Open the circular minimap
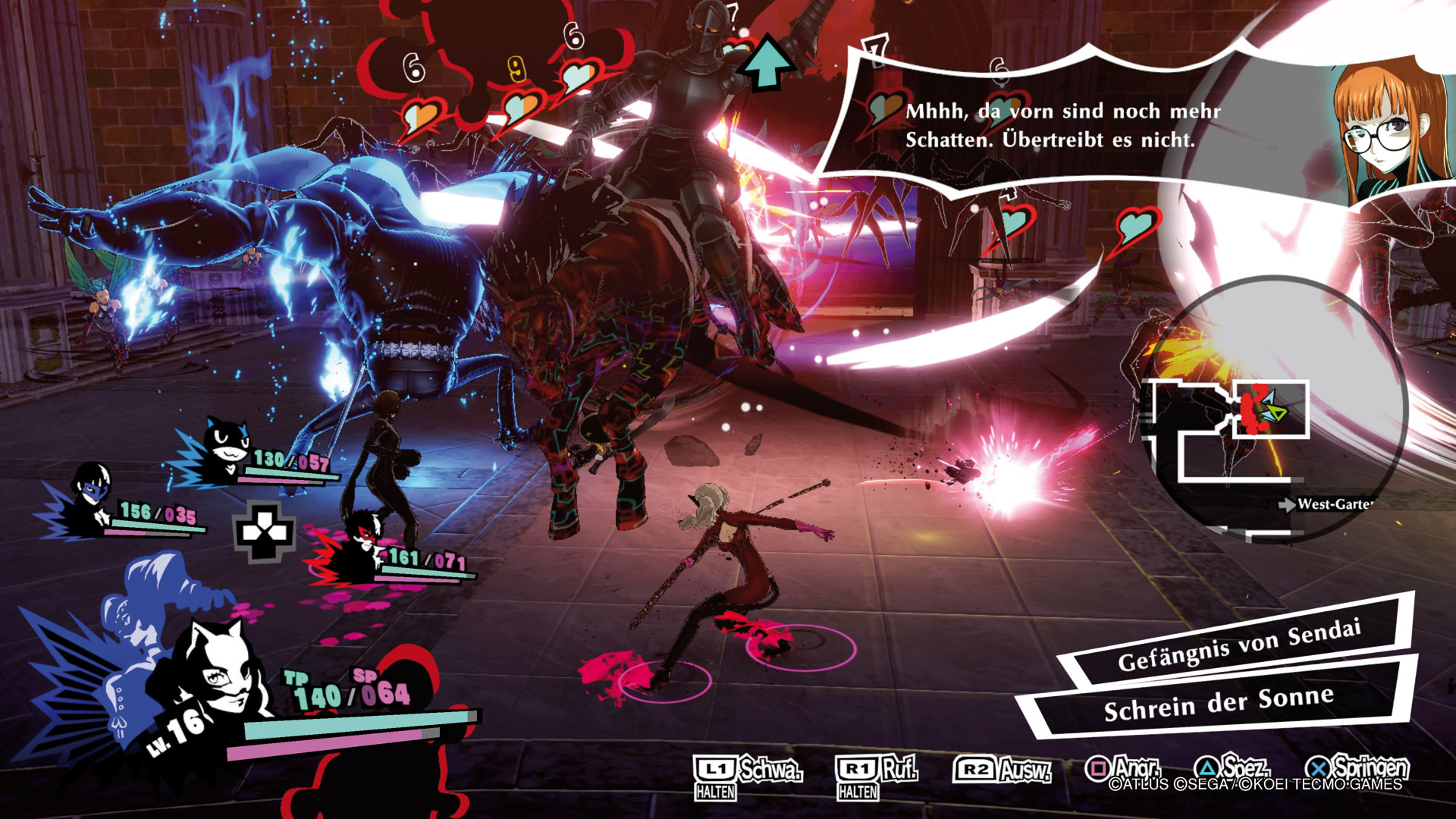Screen dimensions: 1456x819 (x=1274, y=409)
